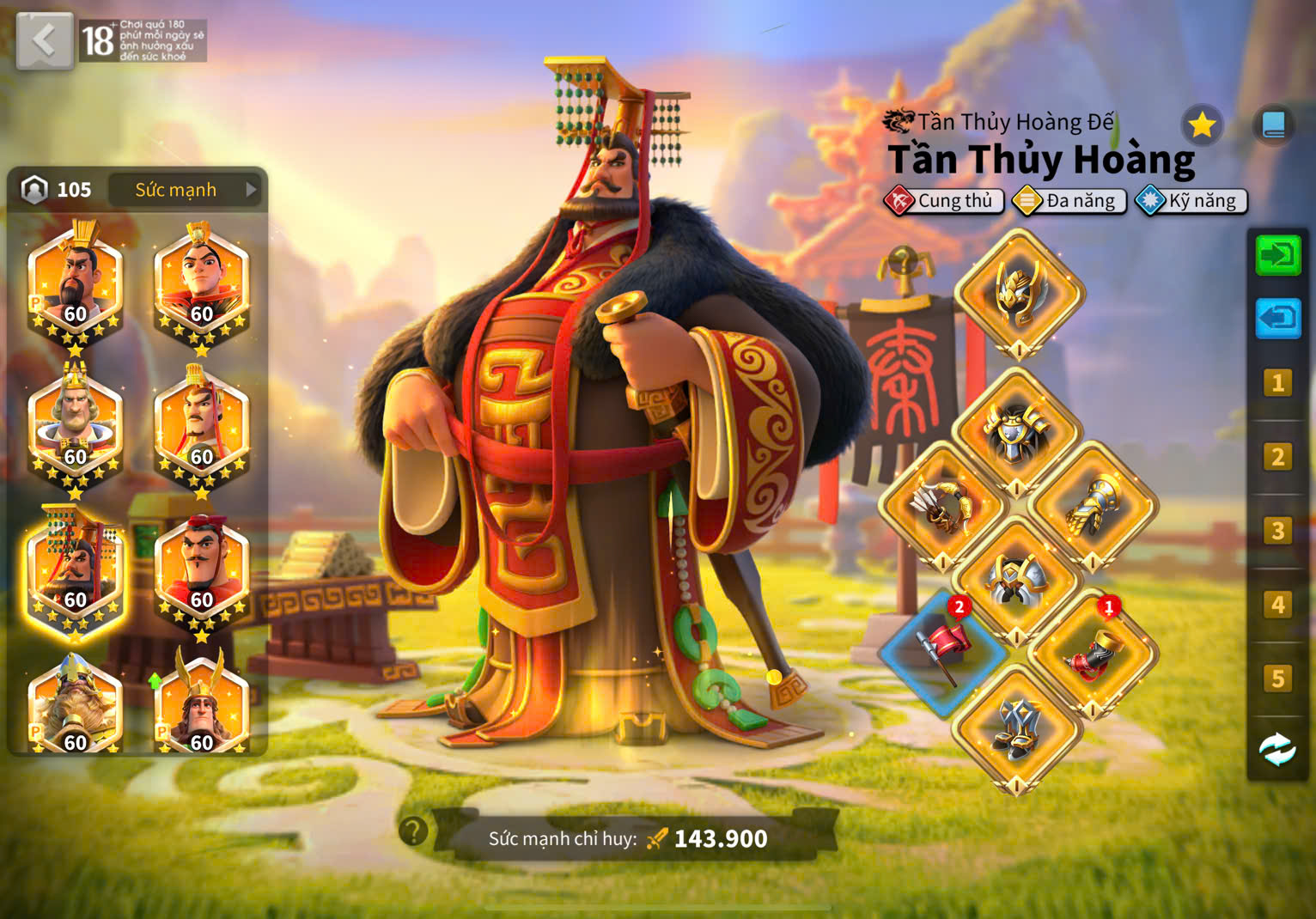Click the refresh arrows button
Viewport: 1316px width, 919px height.
click(x=1277, y=750)
